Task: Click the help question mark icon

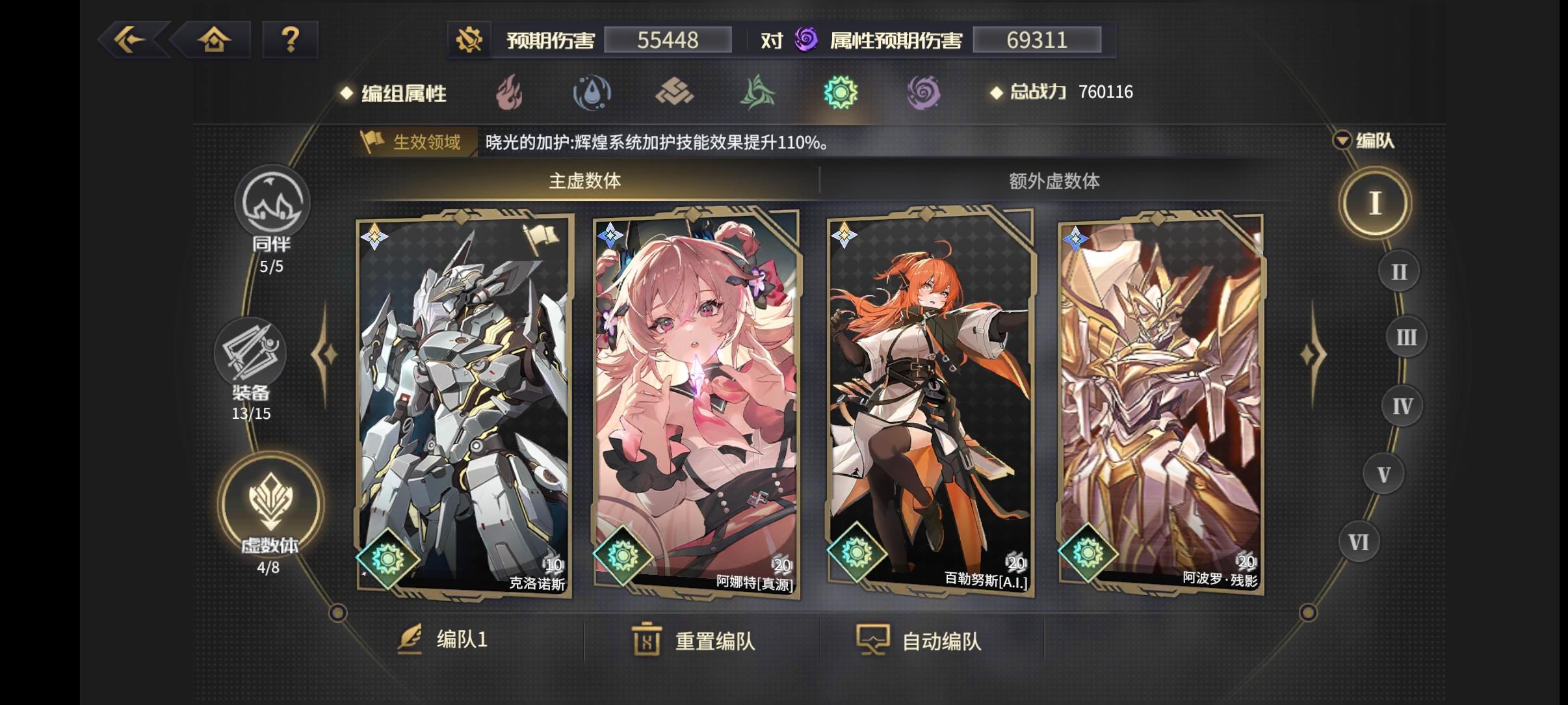Action: coord(290,39)
